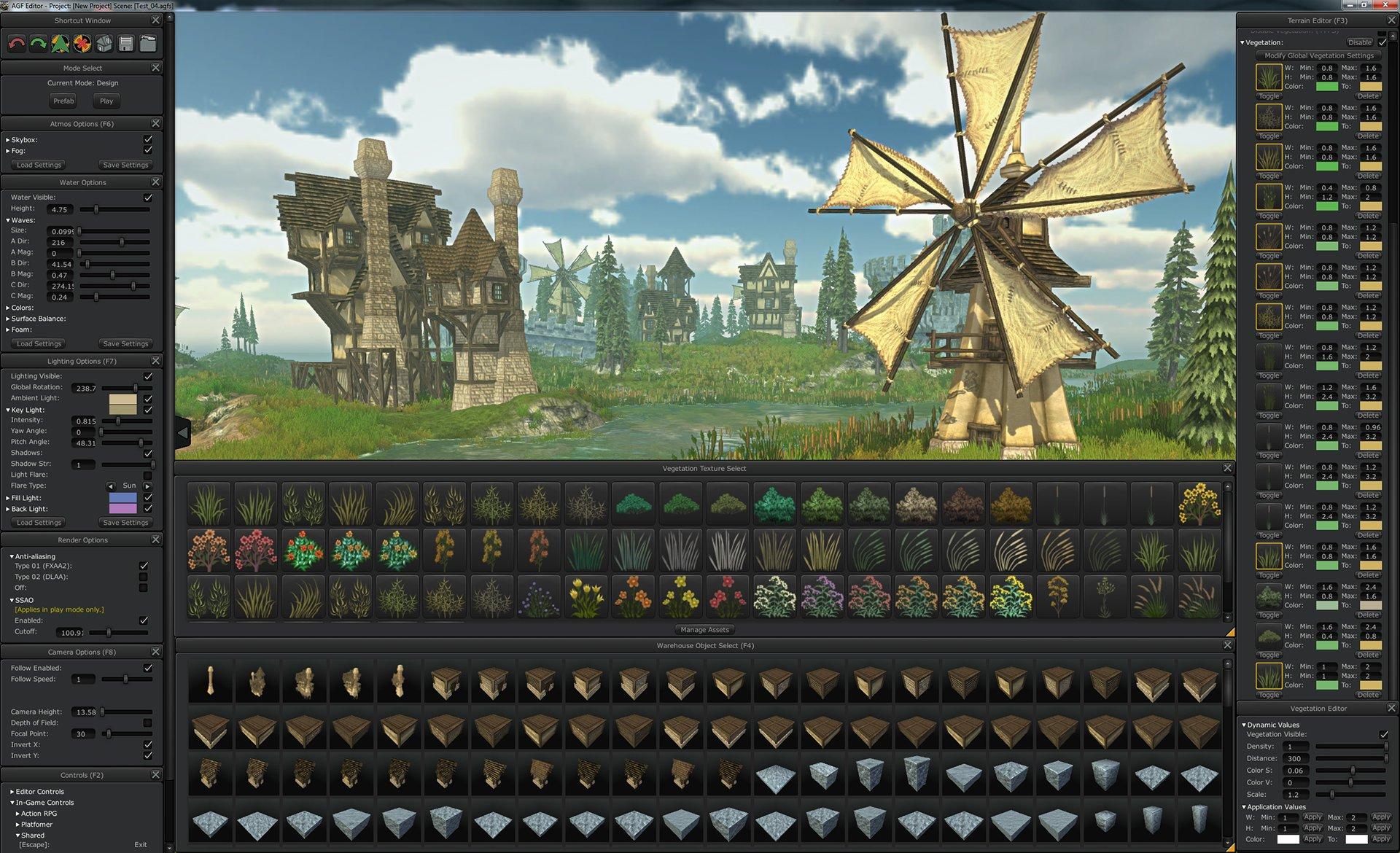Open the Ambient Light color swatch
The image size is (1400, 853).
(122, 399)
